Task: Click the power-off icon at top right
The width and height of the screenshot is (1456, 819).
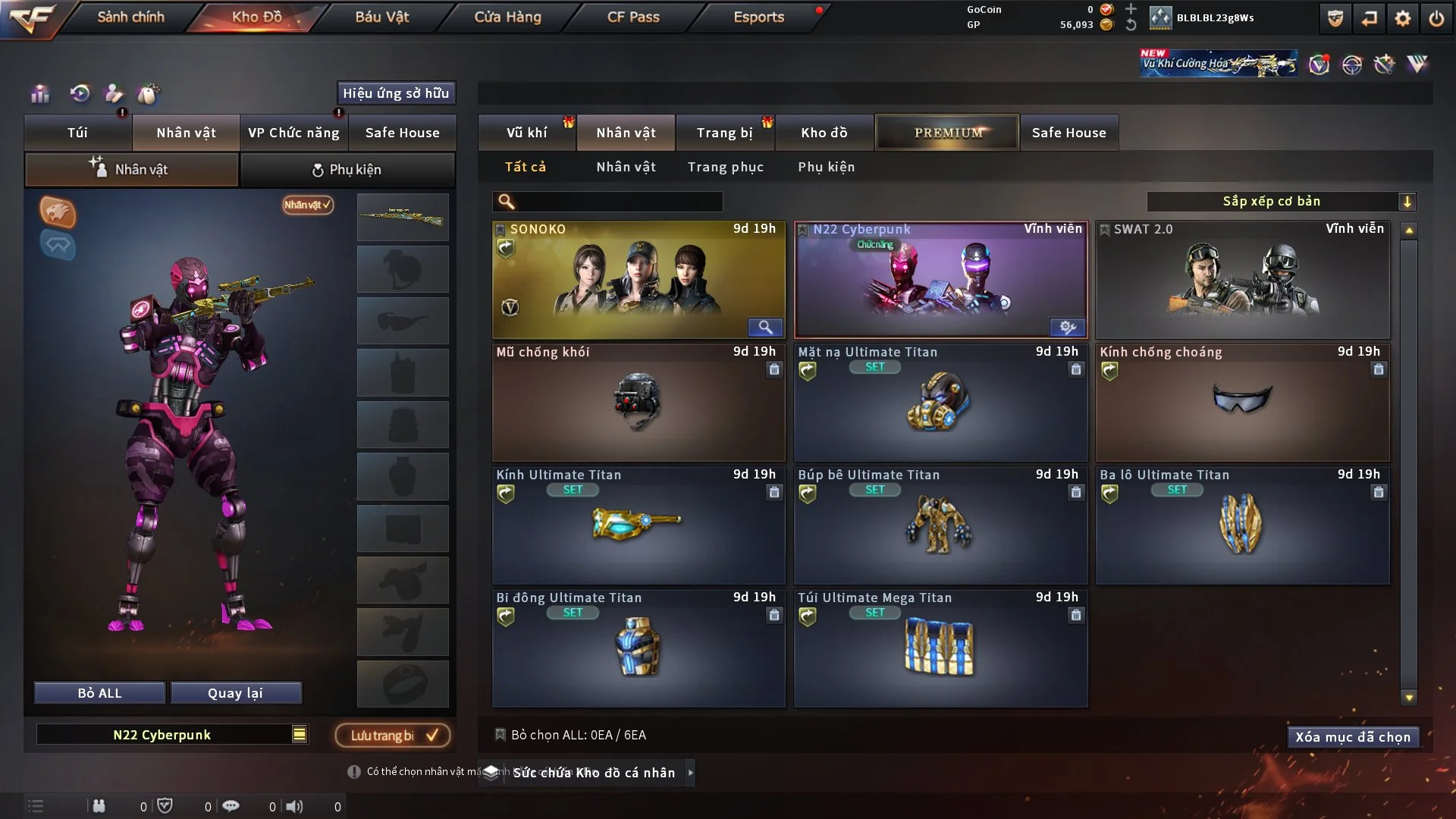Action: (x=1436, y=17)
